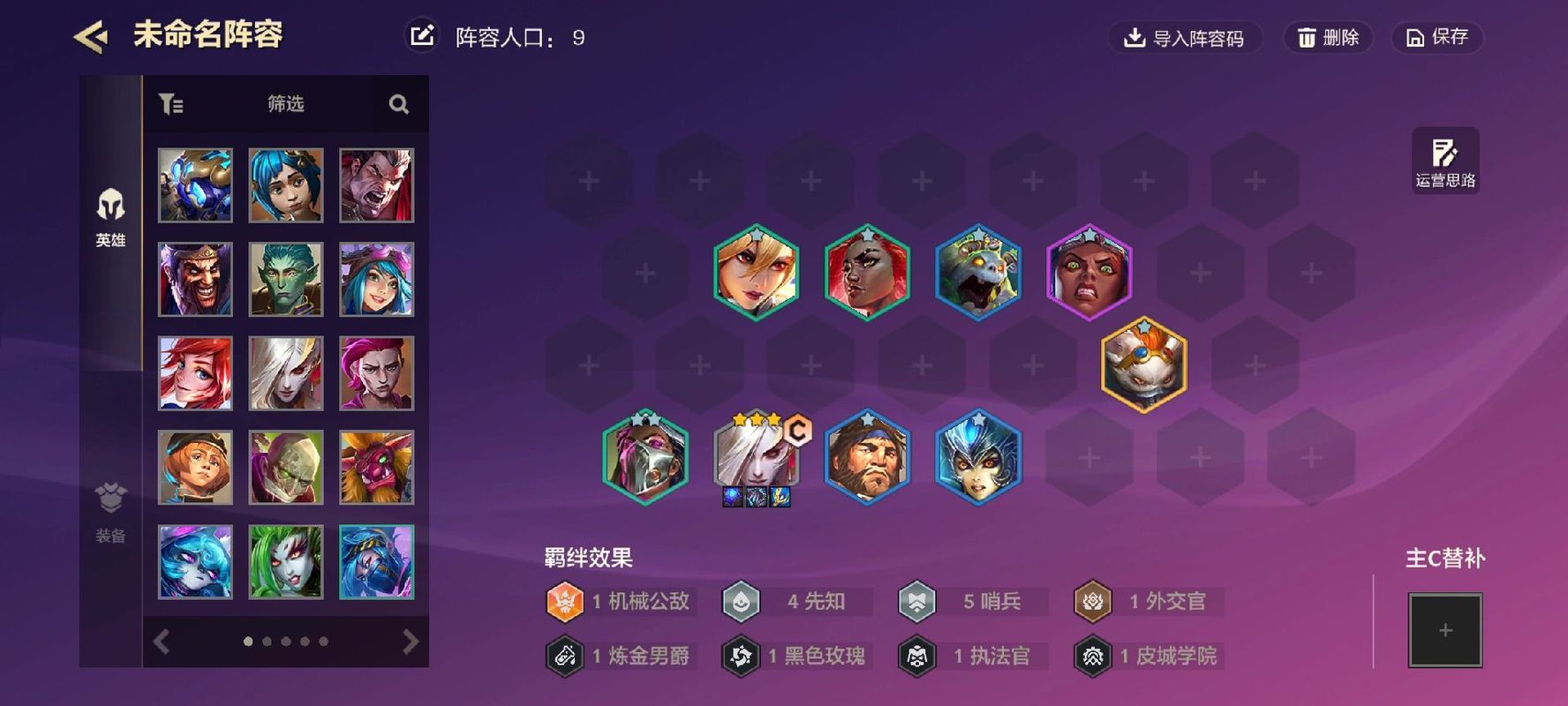Show the 5 哨兵 trait details
Screen dimensions: 1568x706
point(973,602)
